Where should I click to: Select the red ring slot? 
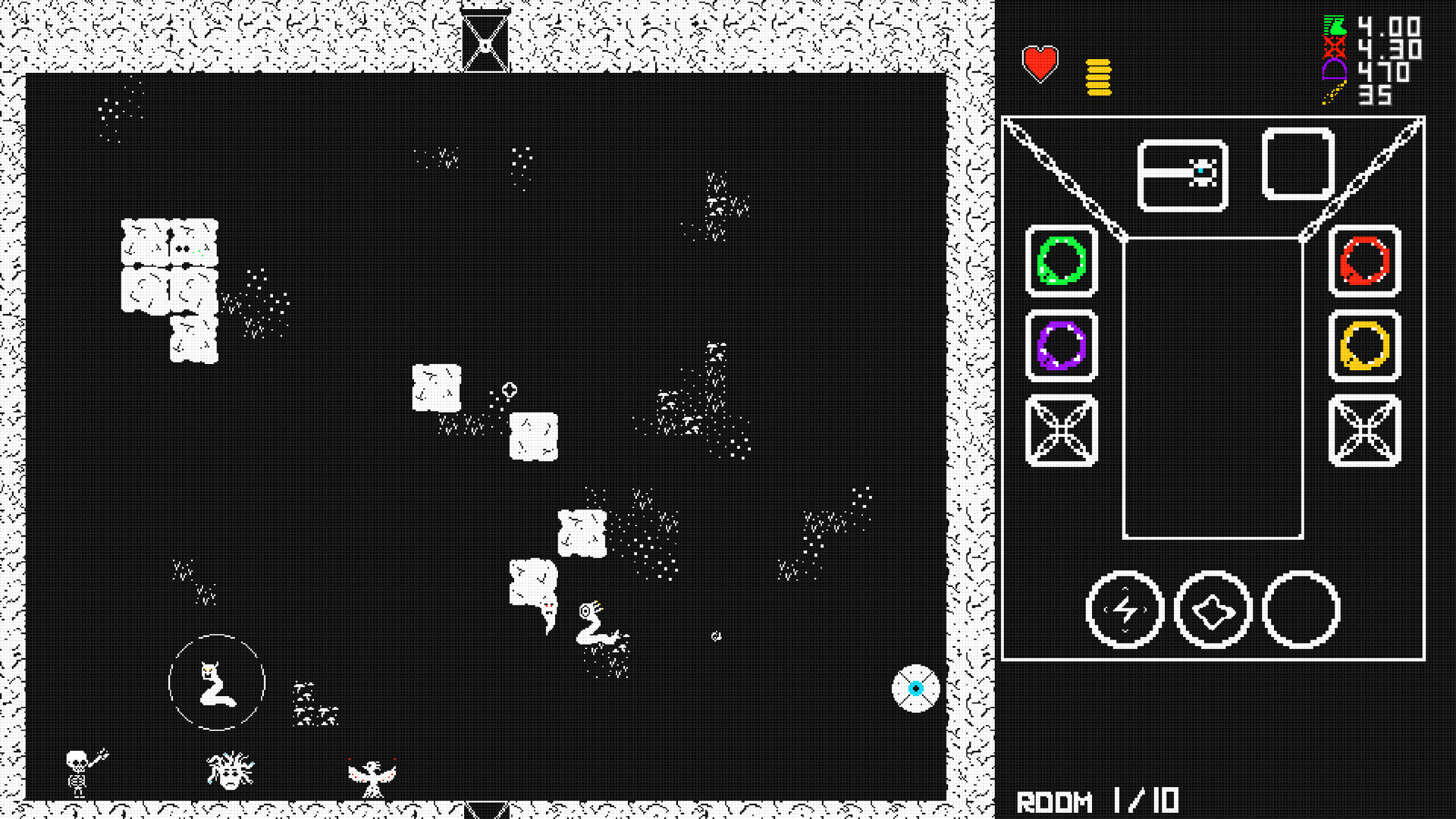pyautogui.click(x=1363, y=262)
